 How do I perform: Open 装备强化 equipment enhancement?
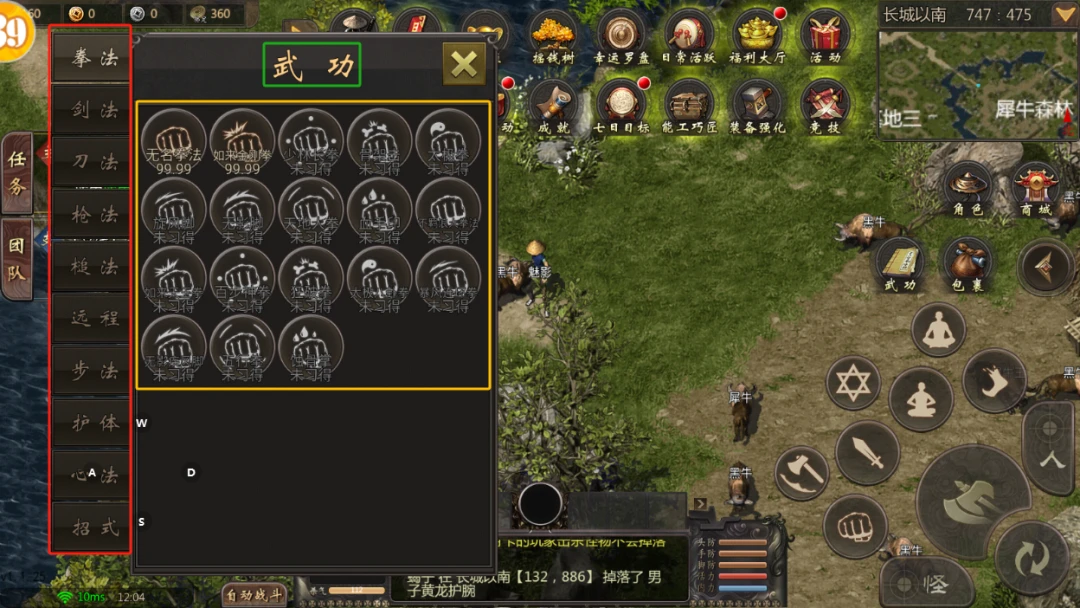757,106
